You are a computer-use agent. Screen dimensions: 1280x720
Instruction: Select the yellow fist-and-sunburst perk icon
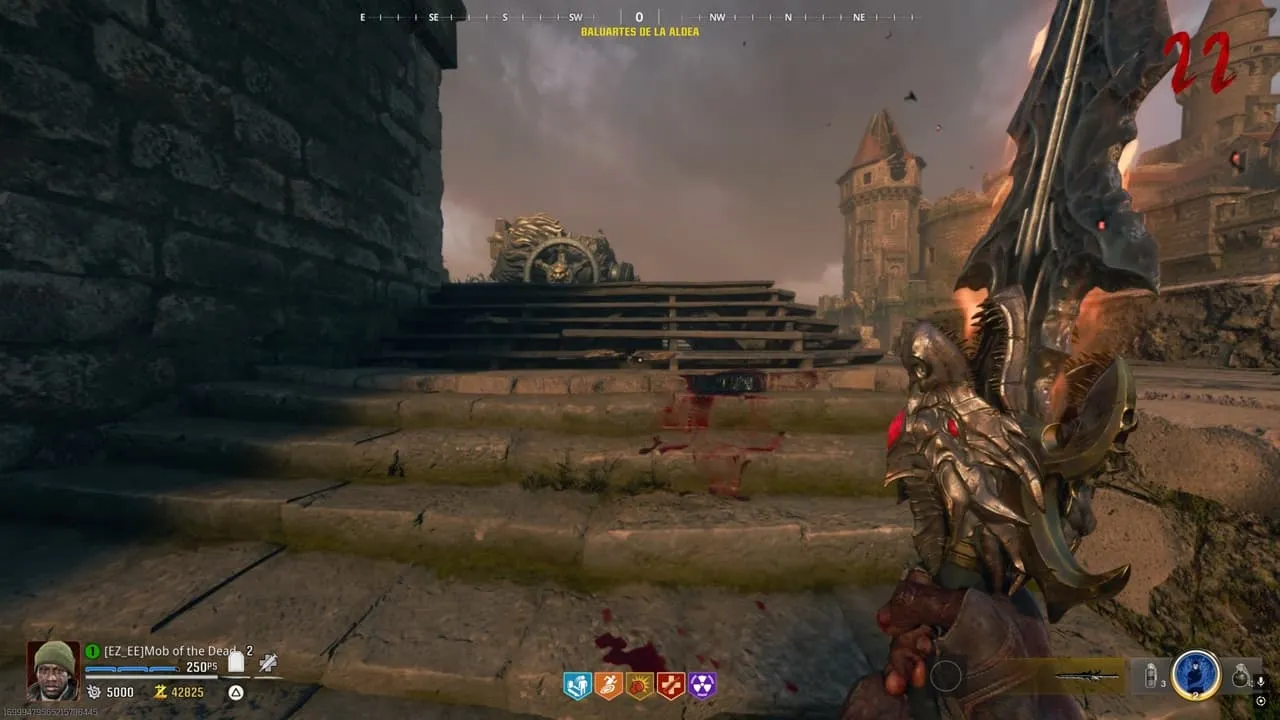639,685
